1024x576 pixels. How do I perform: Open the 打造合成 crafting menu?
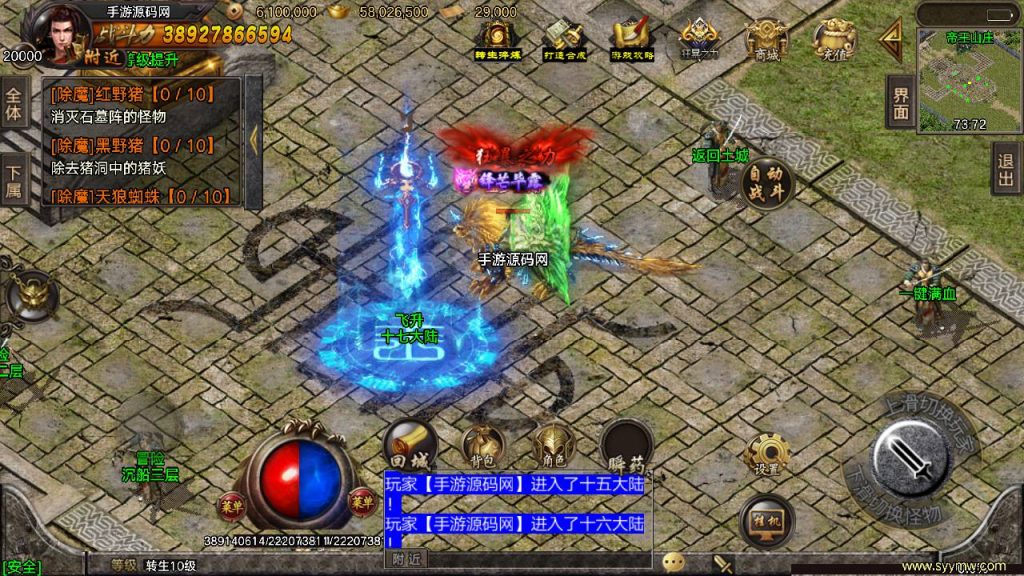[x=563, y=40]
